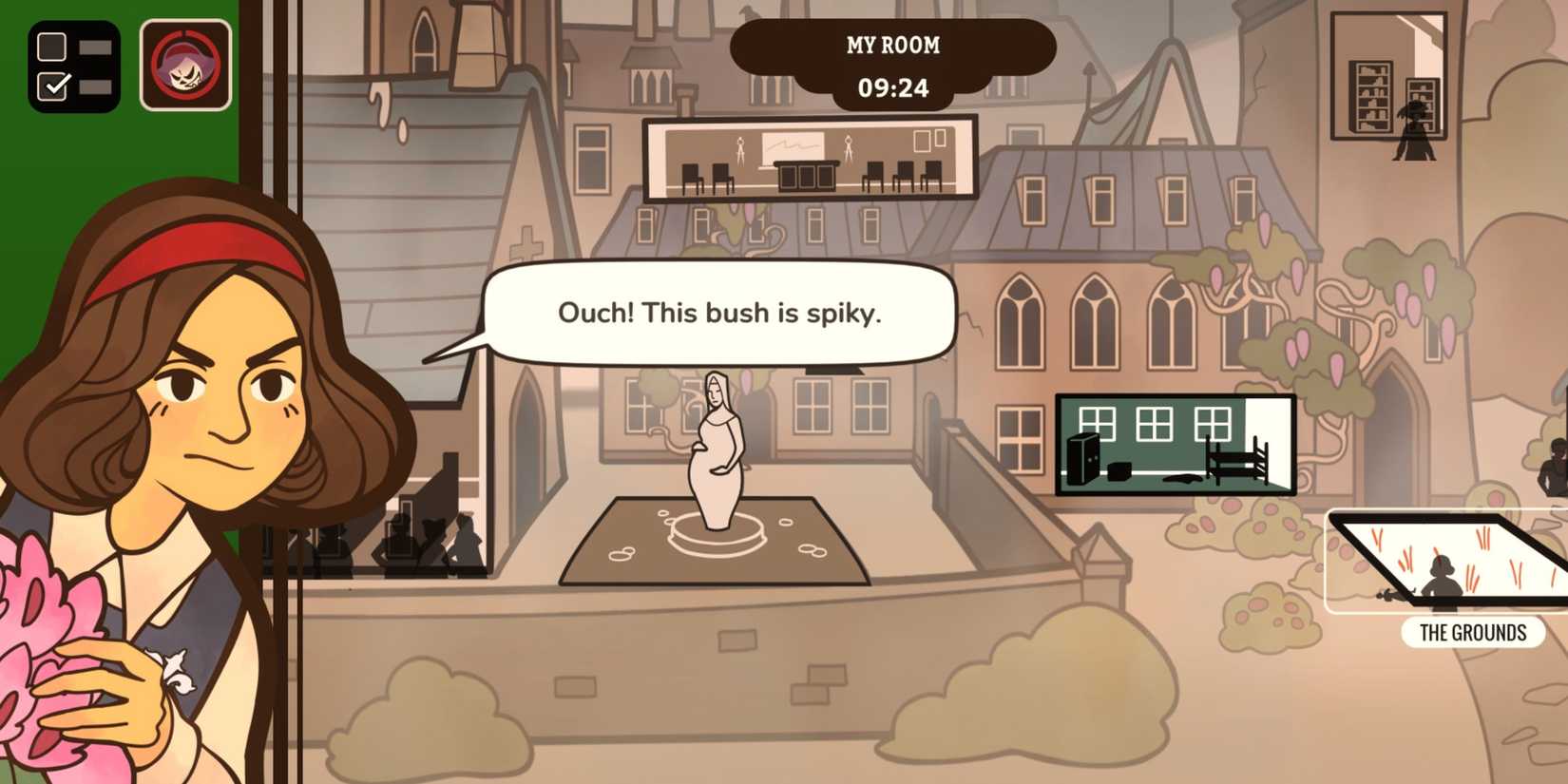
Task: Click the checked box on the checklist icon
Action: (x=54, y=86)
